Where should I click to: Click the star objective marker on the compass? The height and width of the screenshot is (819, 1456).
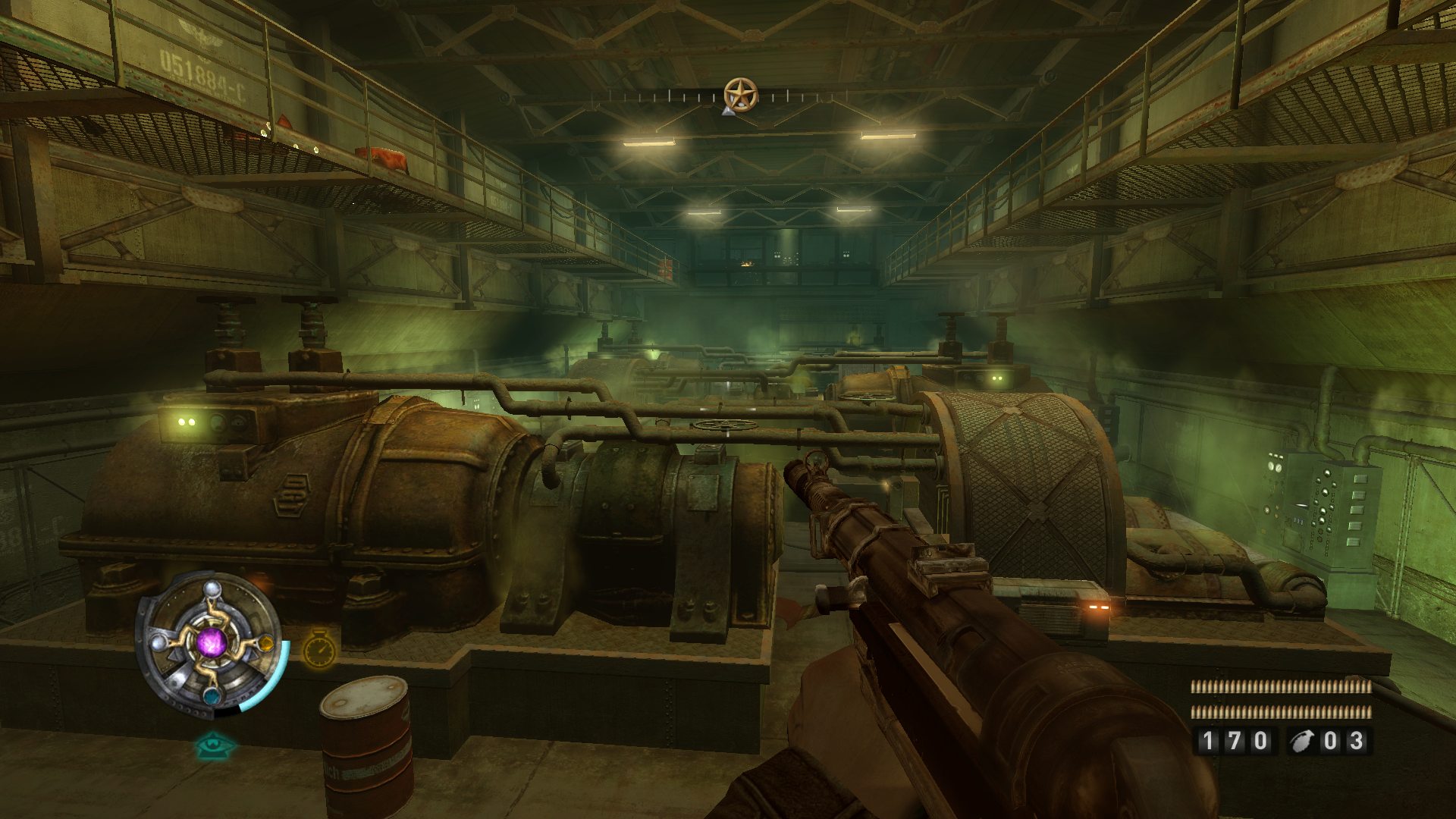tap(740, 95)
